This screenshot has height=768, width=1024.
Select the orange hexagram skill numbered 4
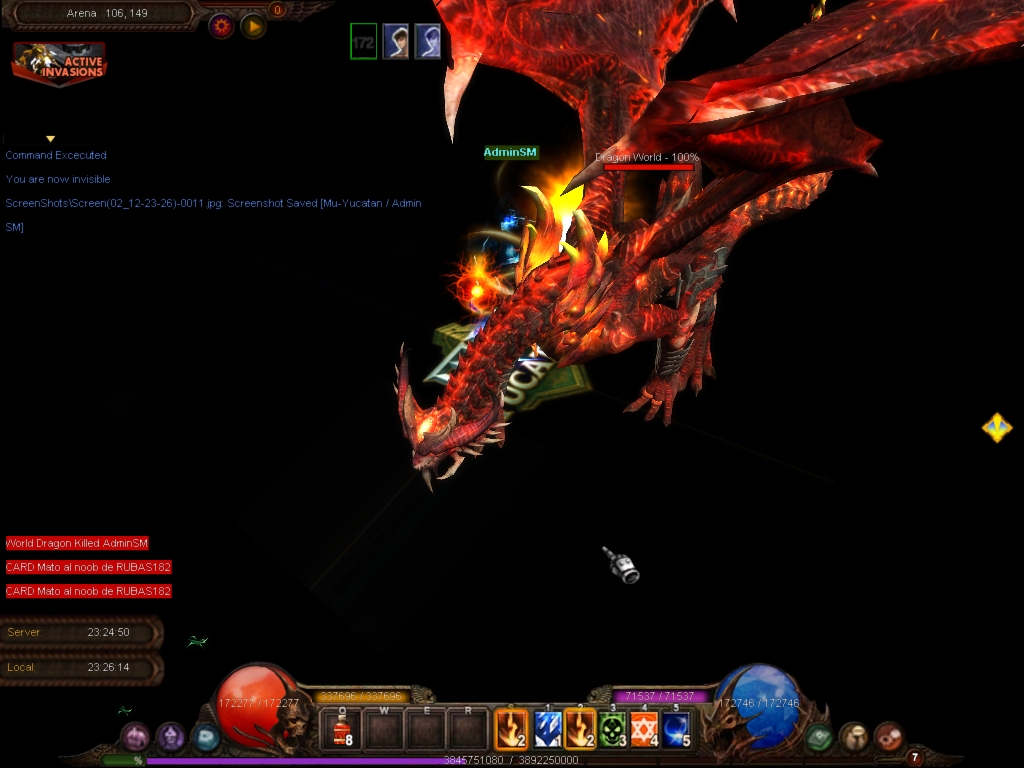pos(645,730)
